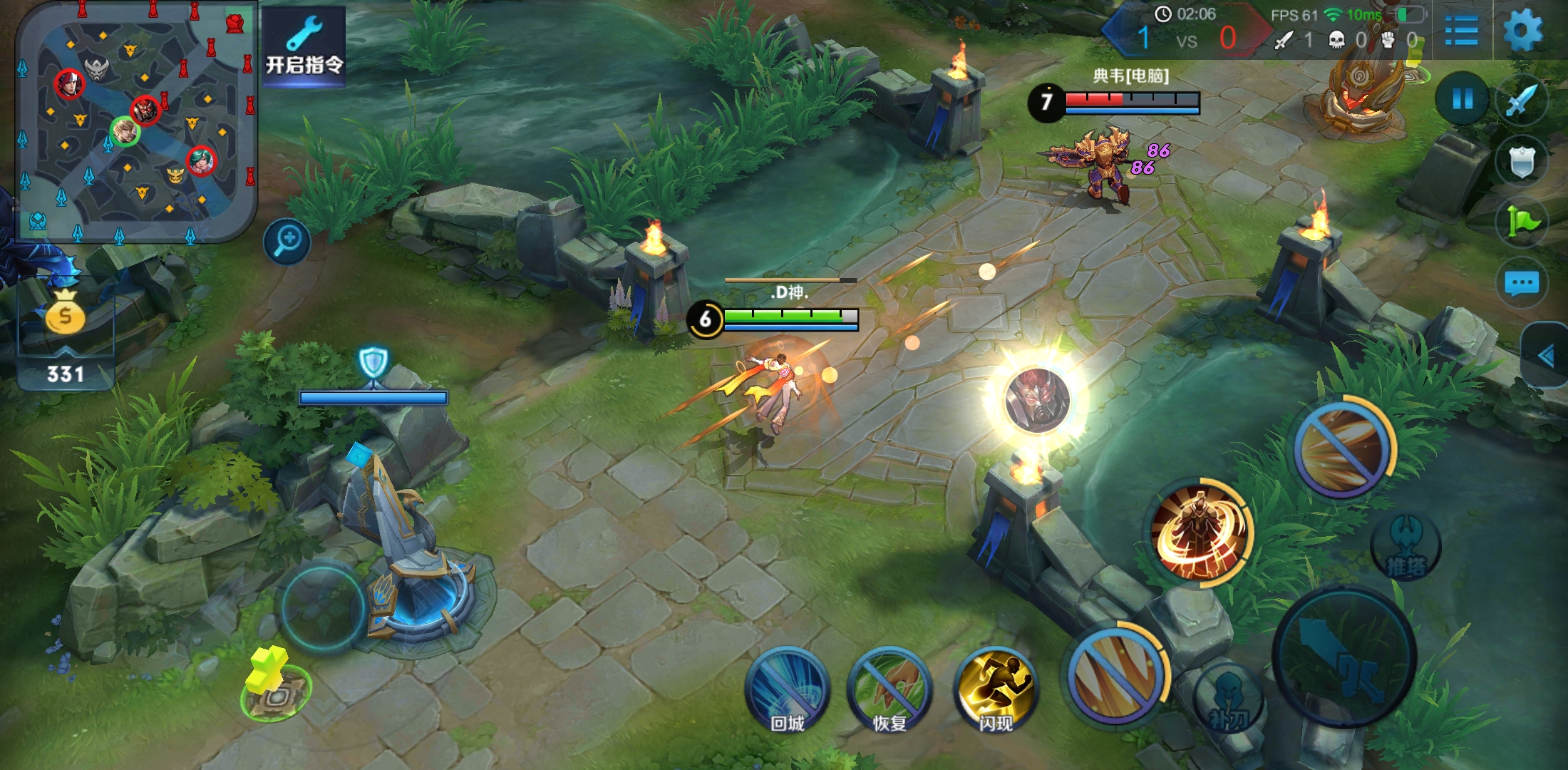1568x770 pixels.
Task: Enlarge the map with the magnifier button
Action: coord(287,241)
